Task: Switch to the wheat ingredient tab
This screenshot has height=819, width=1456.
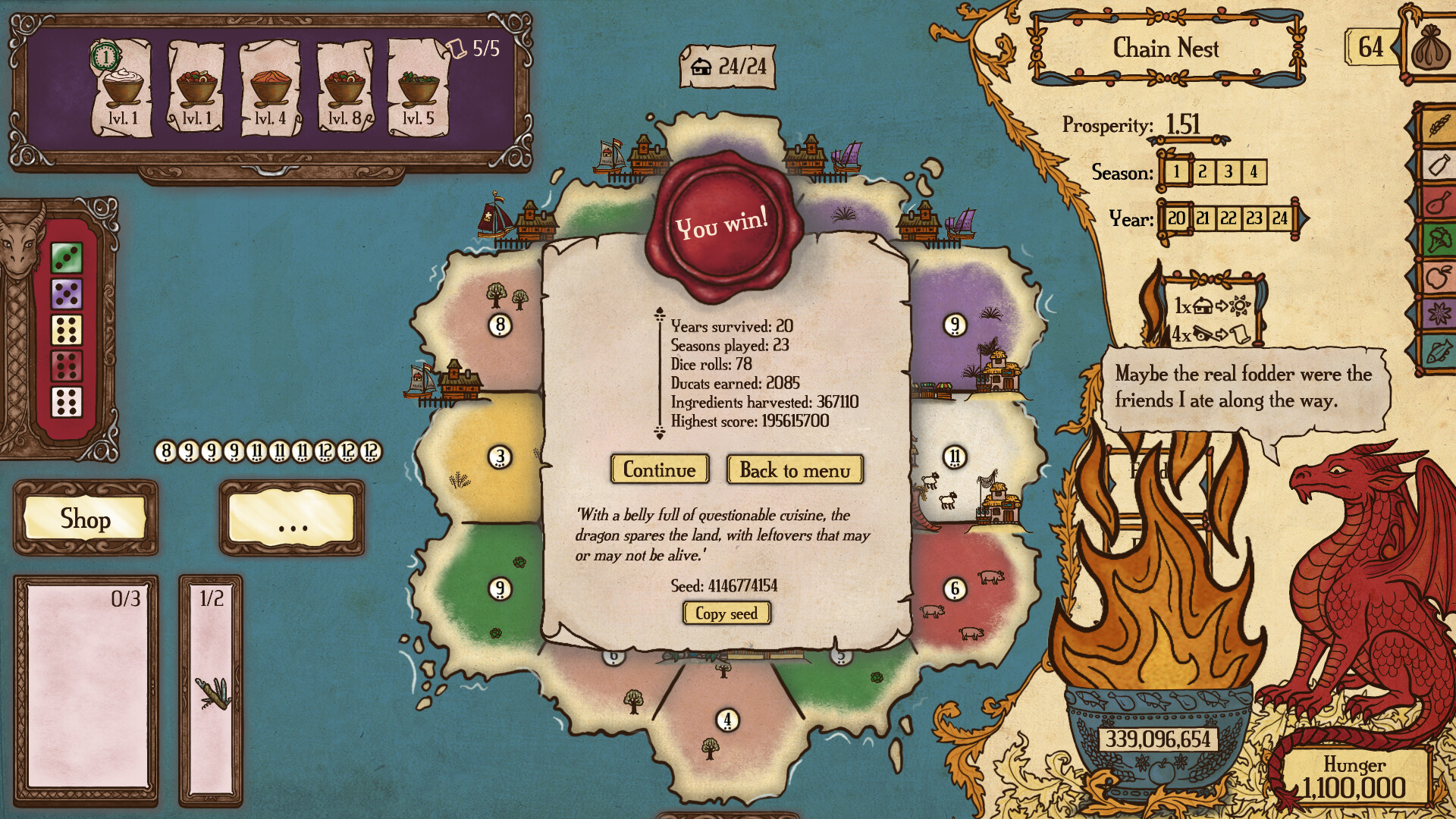Action: click(x=1438, y=125)
